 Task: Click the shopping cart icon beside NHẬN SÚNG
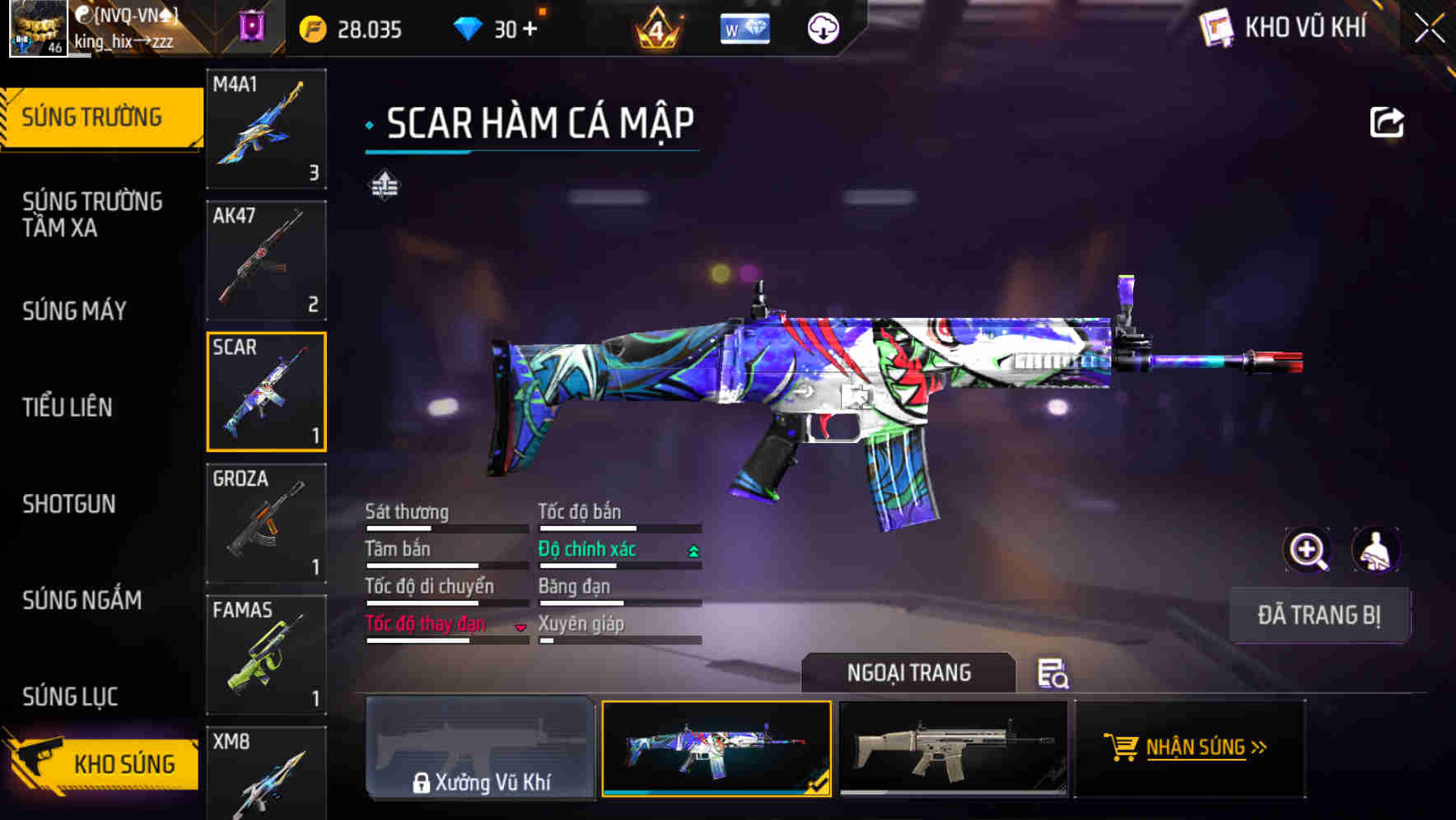(1122, 748)
